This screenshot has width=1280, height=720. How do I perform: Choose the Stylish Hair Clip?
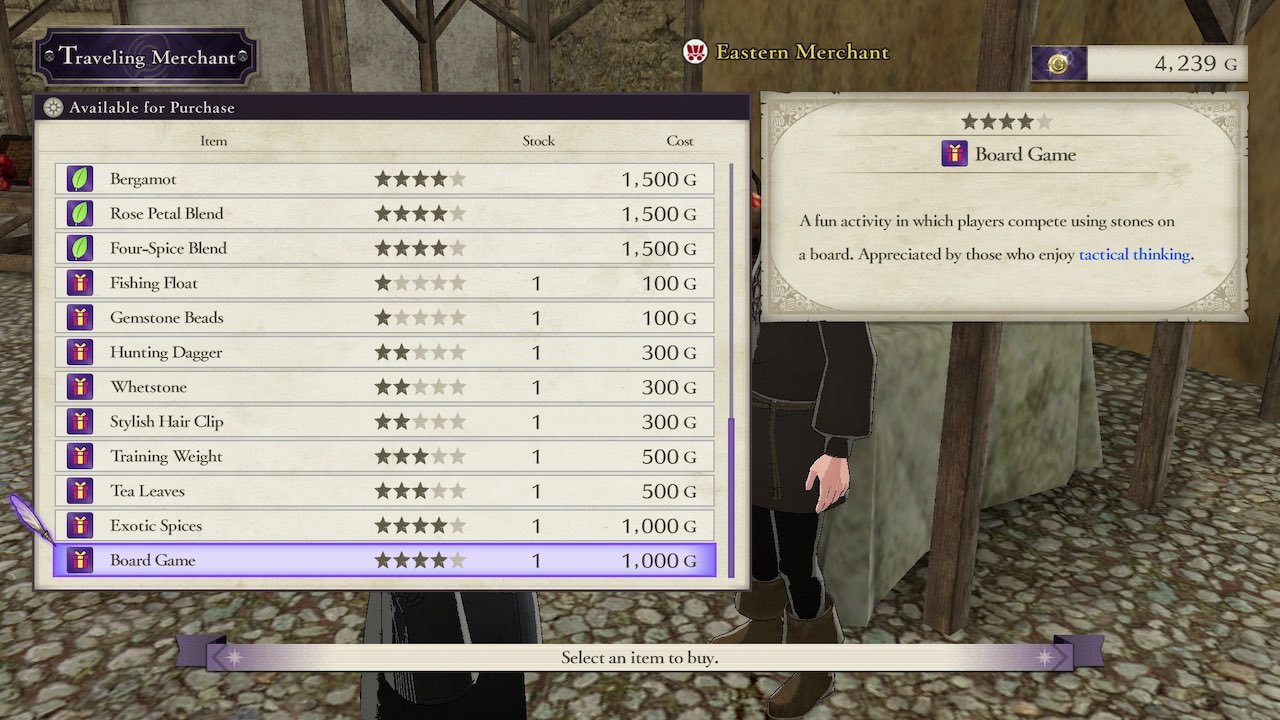pyautogui.click(x=384, y=422)
